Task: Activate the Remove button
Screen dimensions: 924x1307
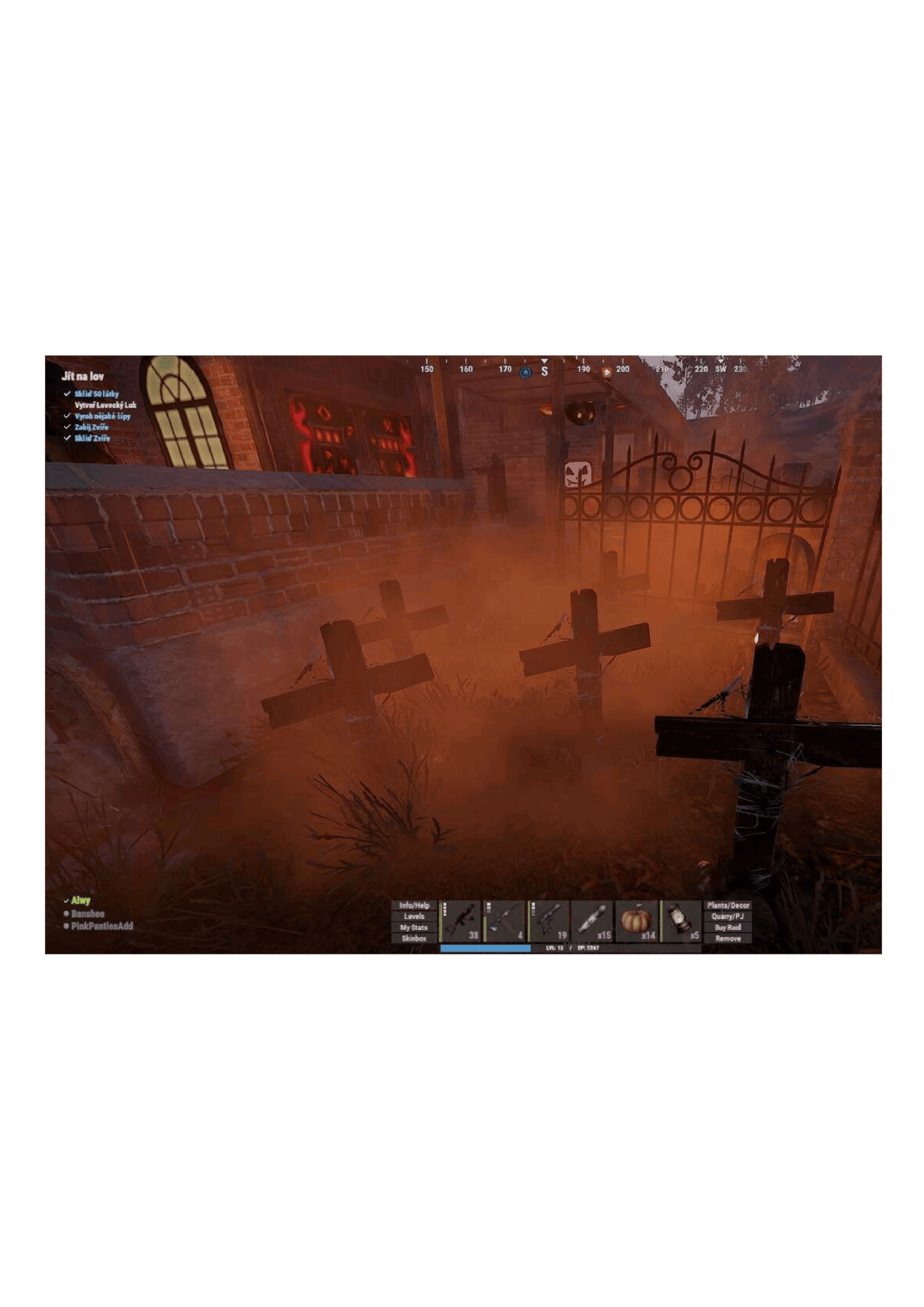Action: click(x=728, y=938)
